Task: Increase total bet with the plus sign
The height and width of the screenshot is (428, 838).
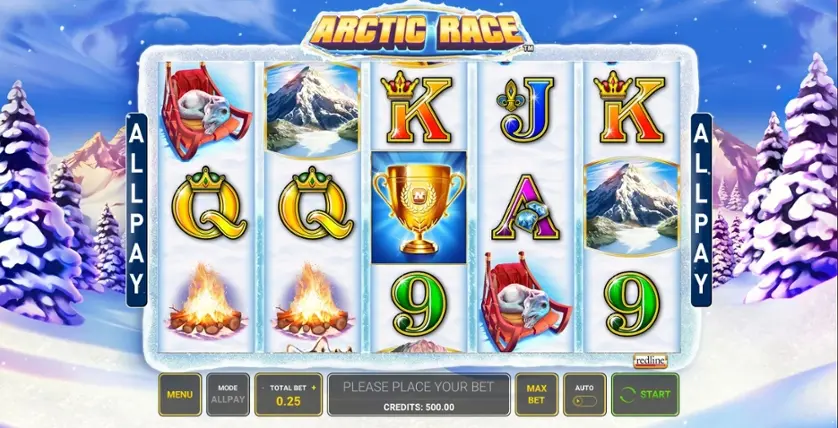Action: (313, 386)
